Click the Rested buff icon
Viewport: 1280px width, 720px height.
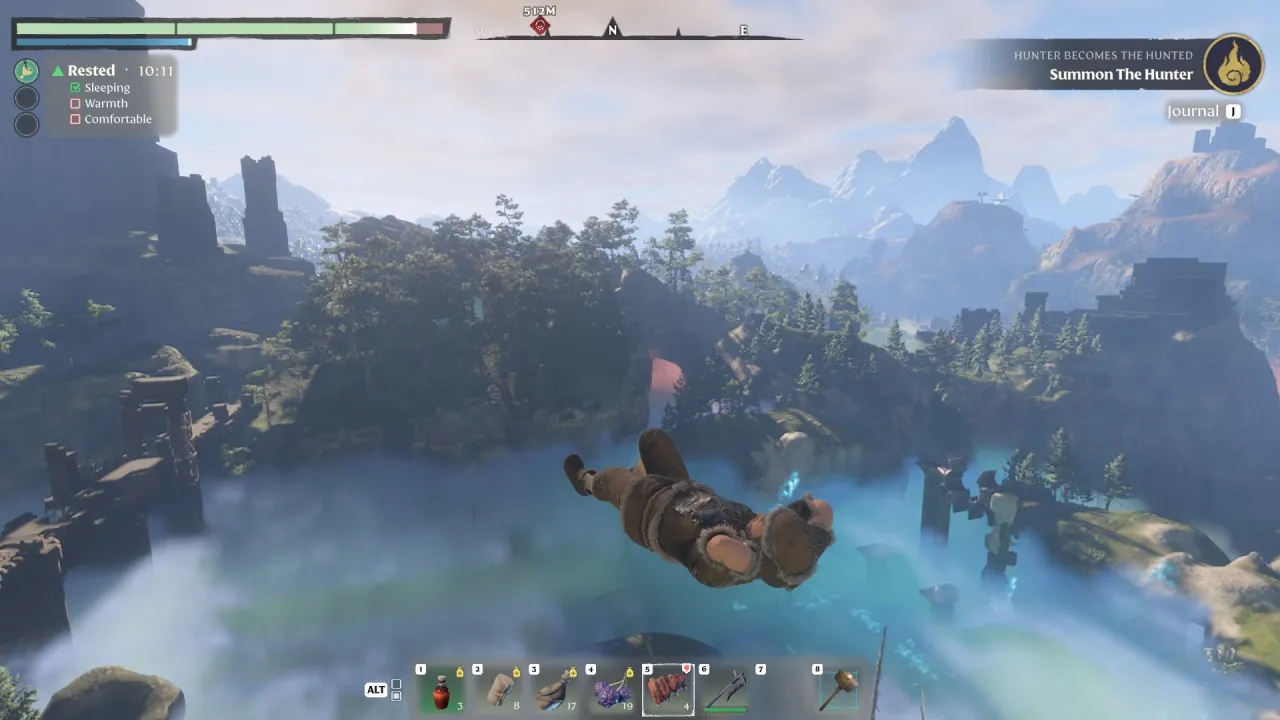(27, 71)
